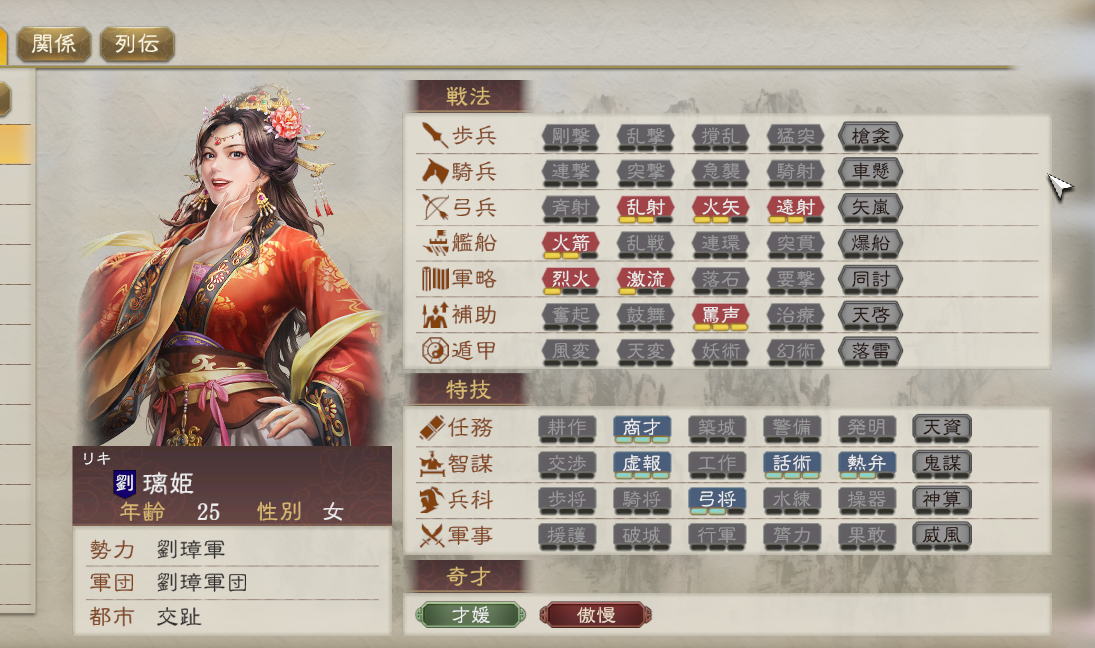Viewport: 1095px width, 648px height.
Task: Choose the 激流 strategy tactic
Action: click(x=645, y=279)
